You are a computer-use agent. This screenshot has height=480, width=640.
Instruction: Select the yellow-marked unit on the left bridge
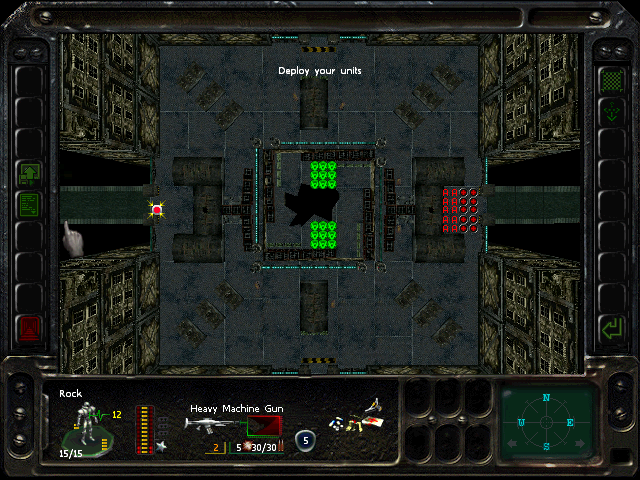(x=157, y=209)
